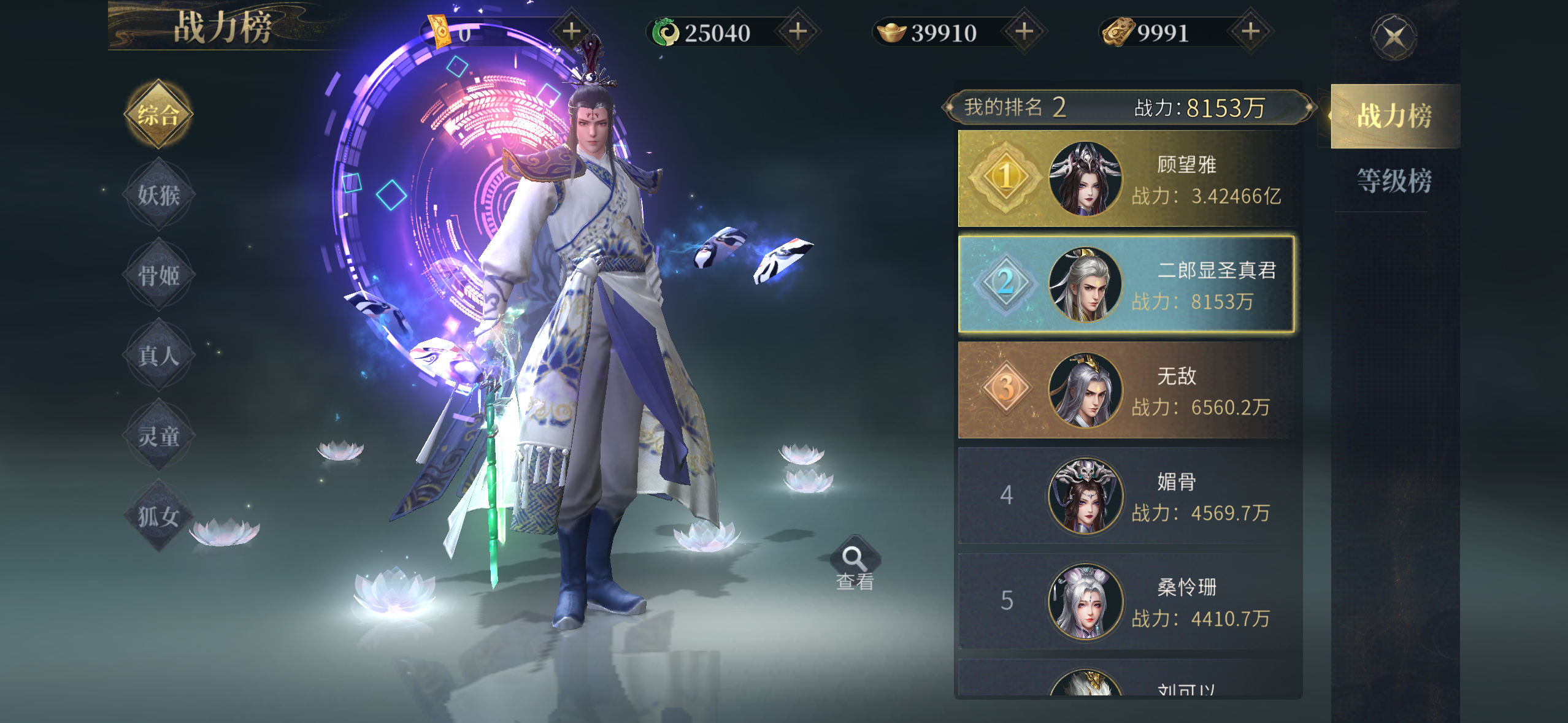The height and width of the screenshot is (723, 1568).
Task: Choose the 综合 overall class filter
Action: click(x=158, y=115)
